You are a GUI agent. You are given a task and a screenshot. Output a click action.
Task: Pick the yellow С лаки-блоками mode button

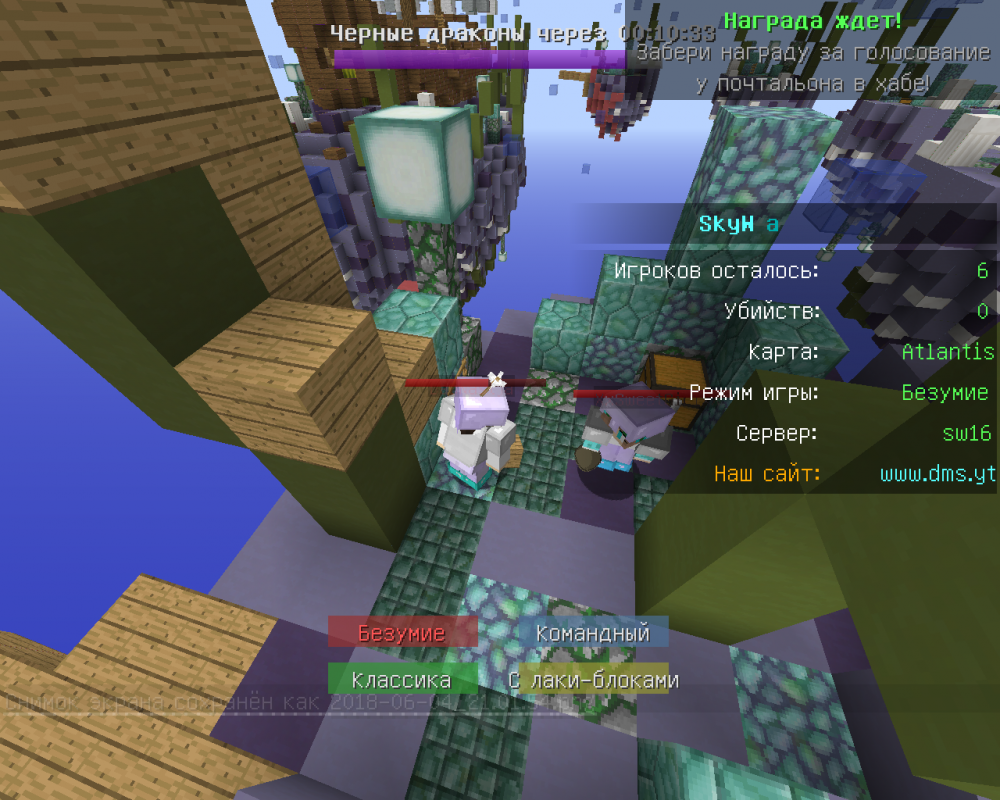pos(593,681)
